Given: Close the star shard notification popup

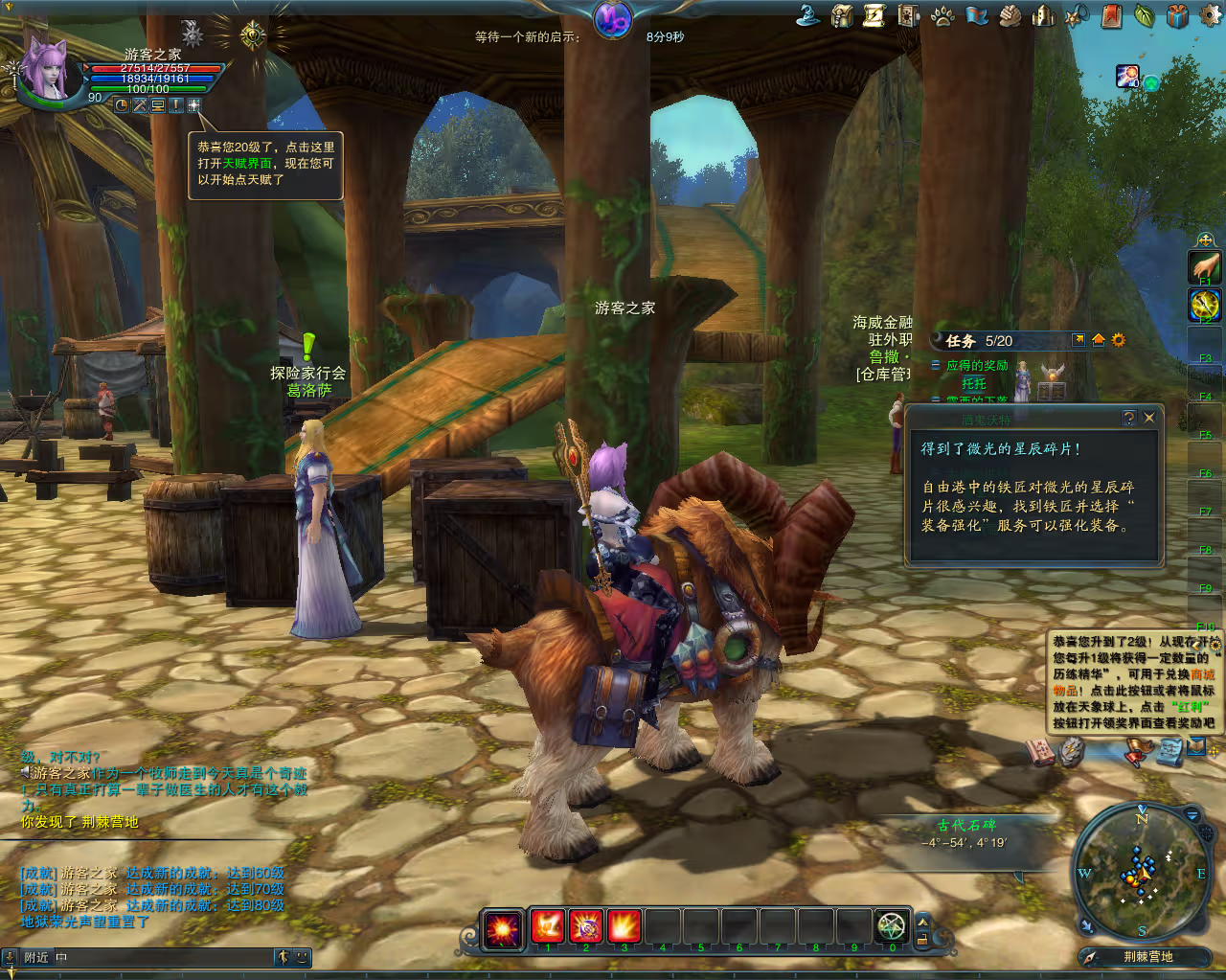Looking at the screenshot, I should pyautogui.click(x=1149, y=418).
